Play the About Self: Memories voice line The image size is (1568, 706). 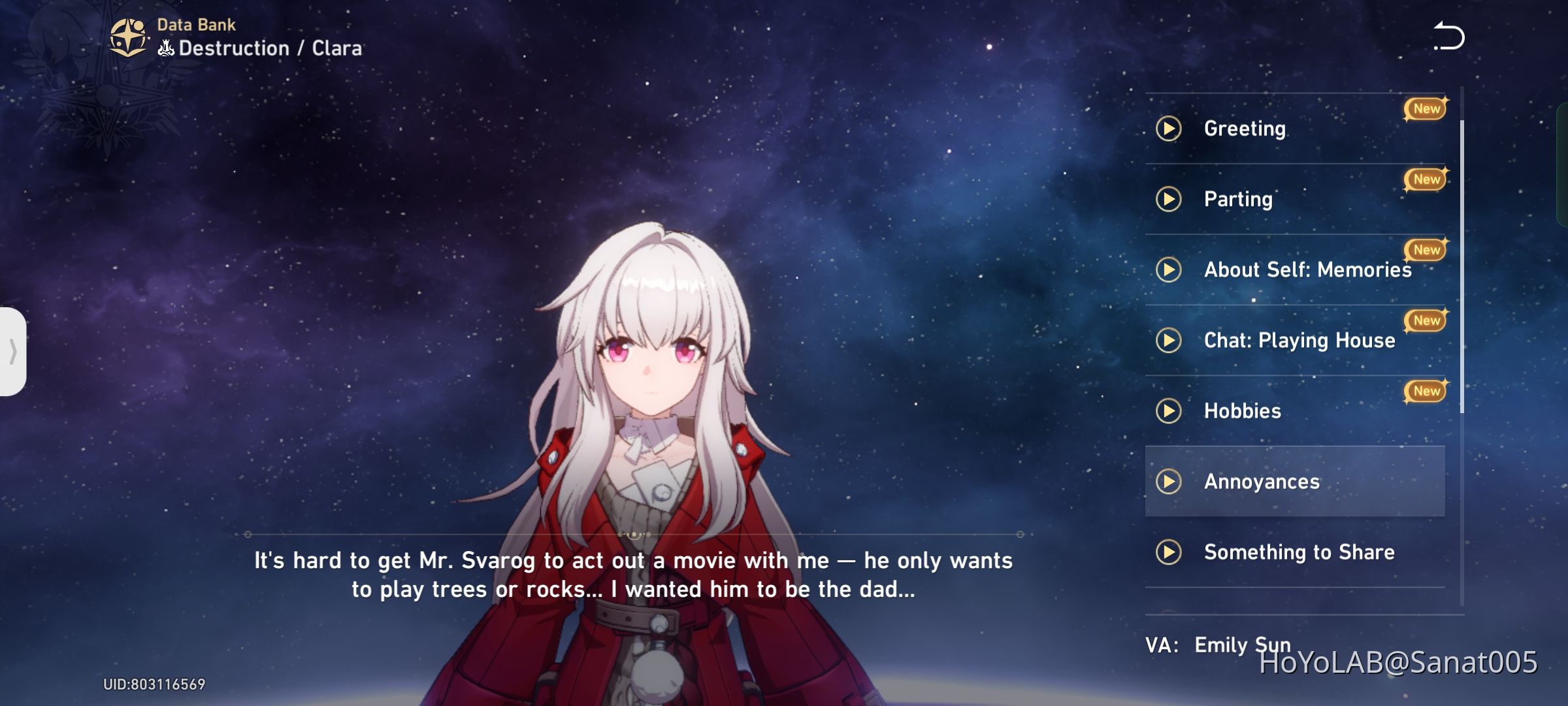(x=1169, y=269)
